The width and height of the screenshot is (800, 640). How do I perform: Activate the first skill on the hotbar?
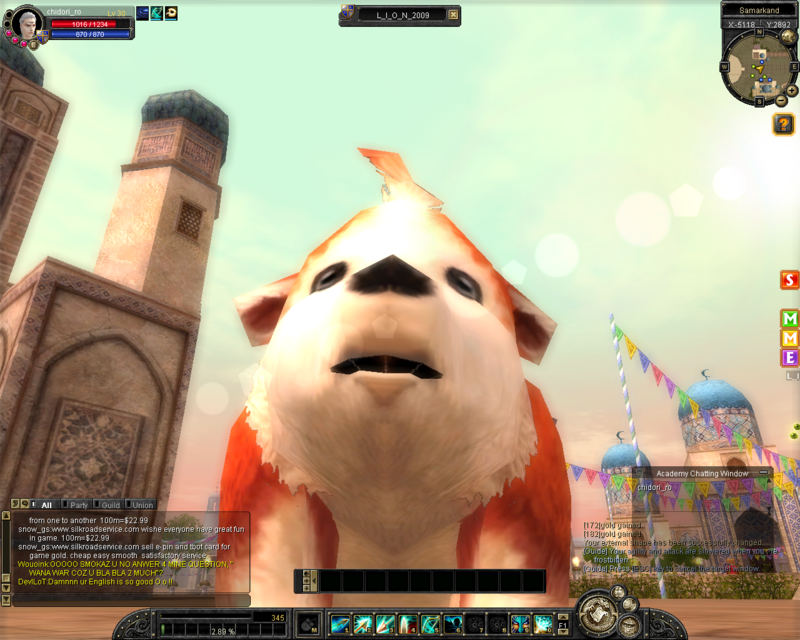[341, 625]
